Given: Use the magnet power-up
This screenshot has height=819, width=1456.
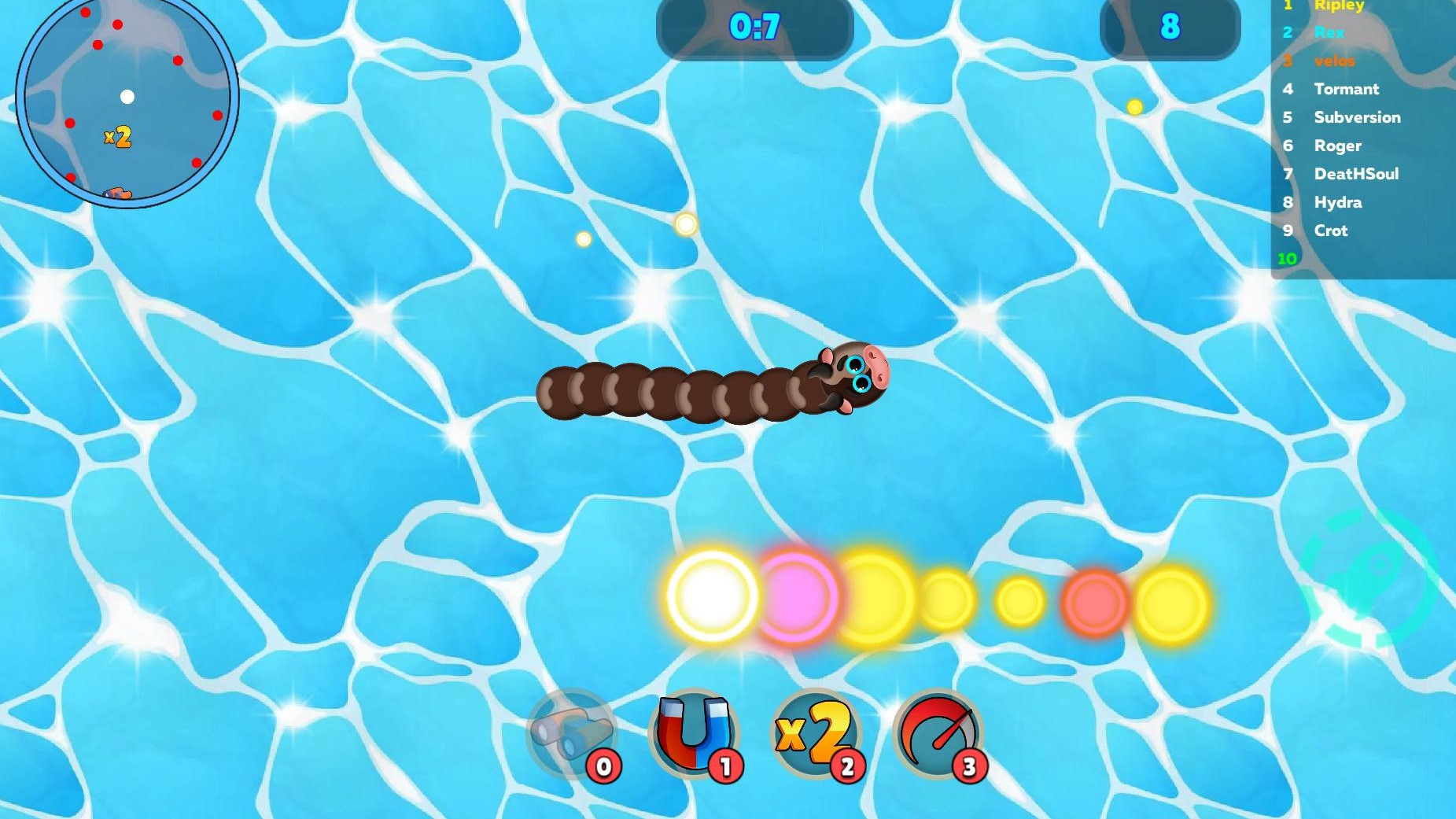Looking at the screenshot, I should 695,733.
